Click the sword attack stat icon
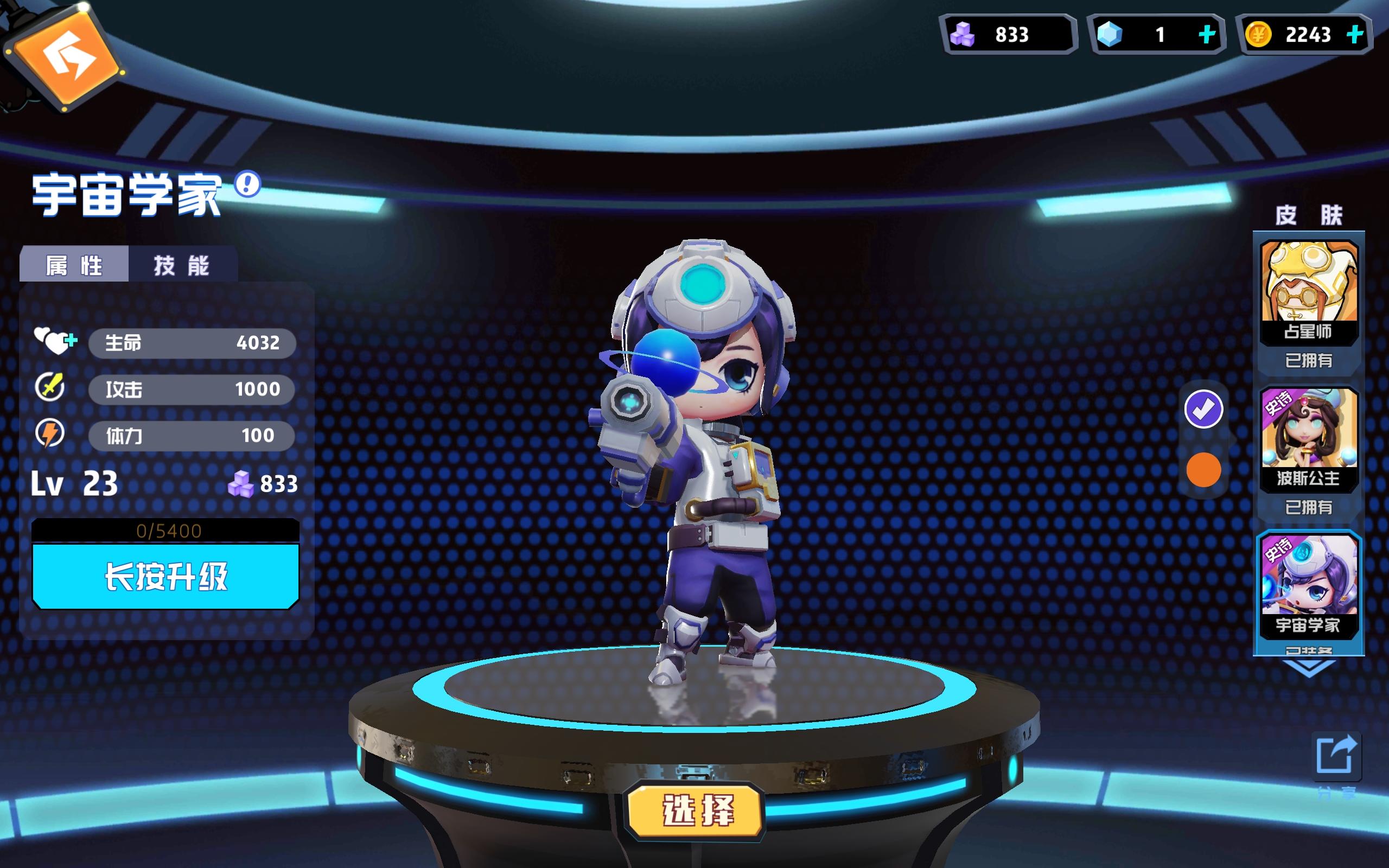 coord(50,387)
